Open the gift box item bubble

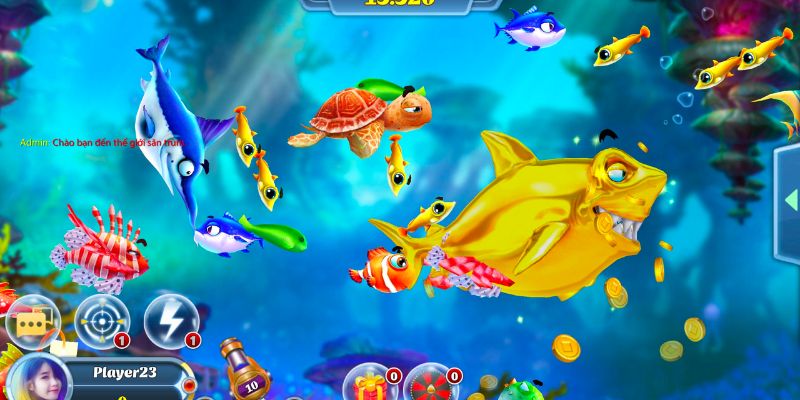[x=369, y=385]
